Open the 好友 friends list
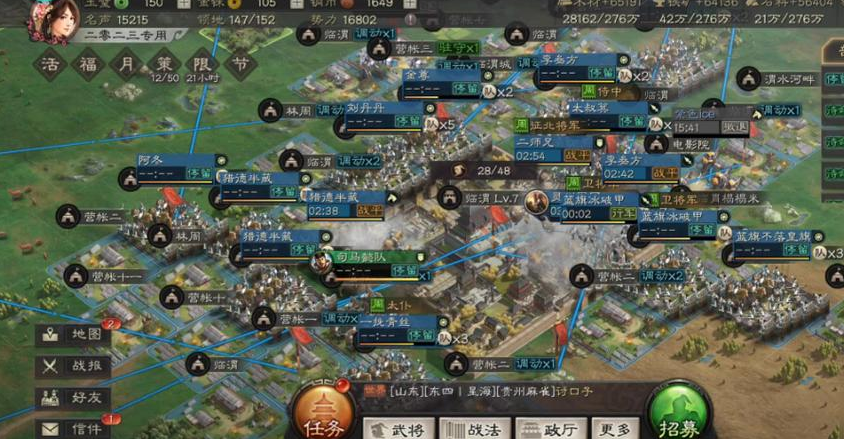This screenshot has height=439, width=844. [x=73, y=397]
